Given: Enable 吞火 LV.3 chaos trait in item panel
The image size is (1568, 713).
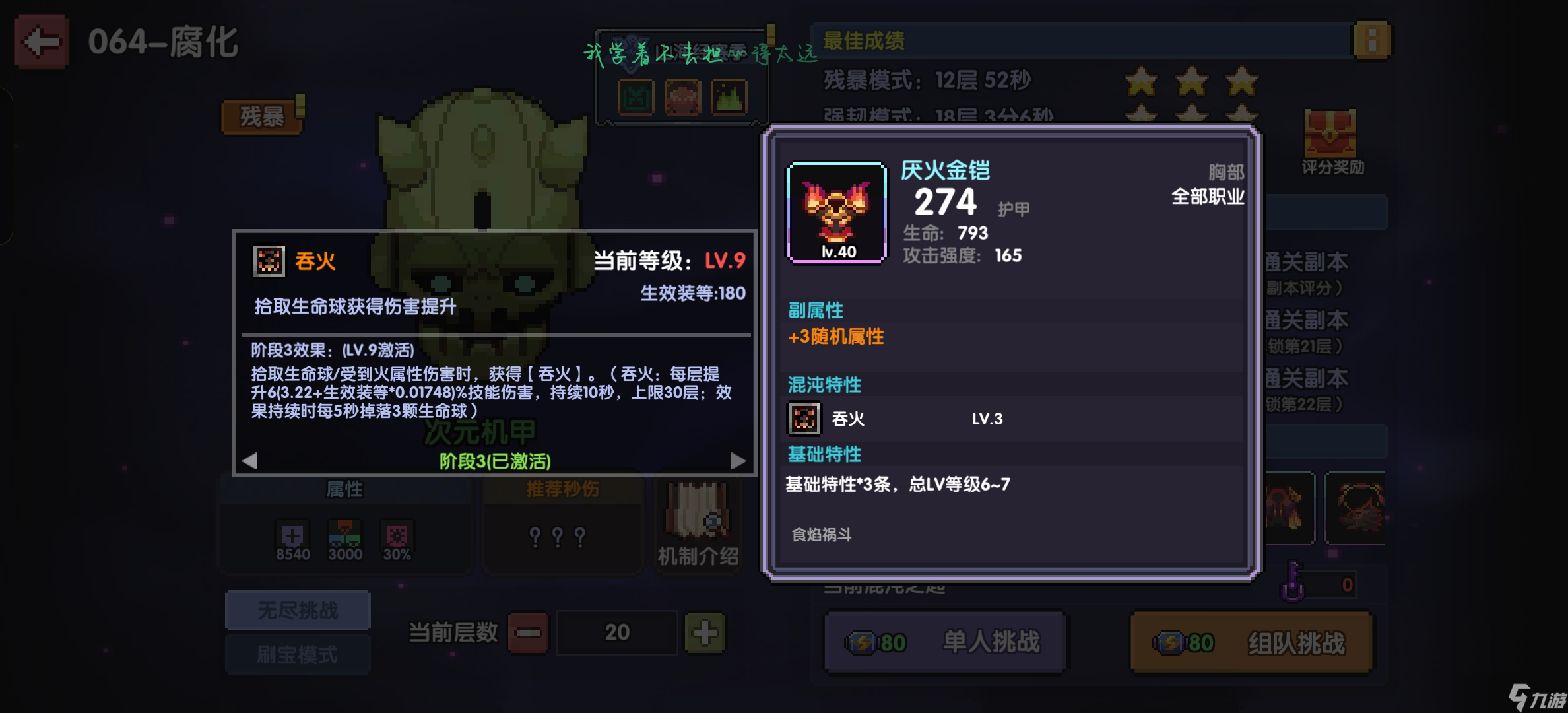Looking at the screenshot, I should click(x=804, y=418).
